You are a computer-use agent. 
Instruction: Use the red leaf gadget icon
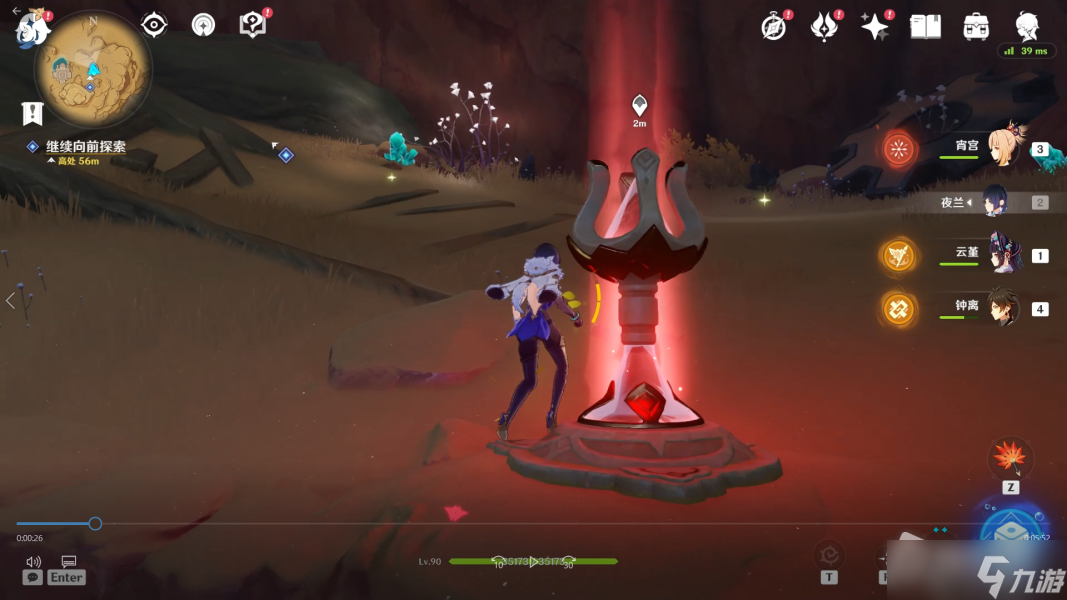[x=1010, y=459]
